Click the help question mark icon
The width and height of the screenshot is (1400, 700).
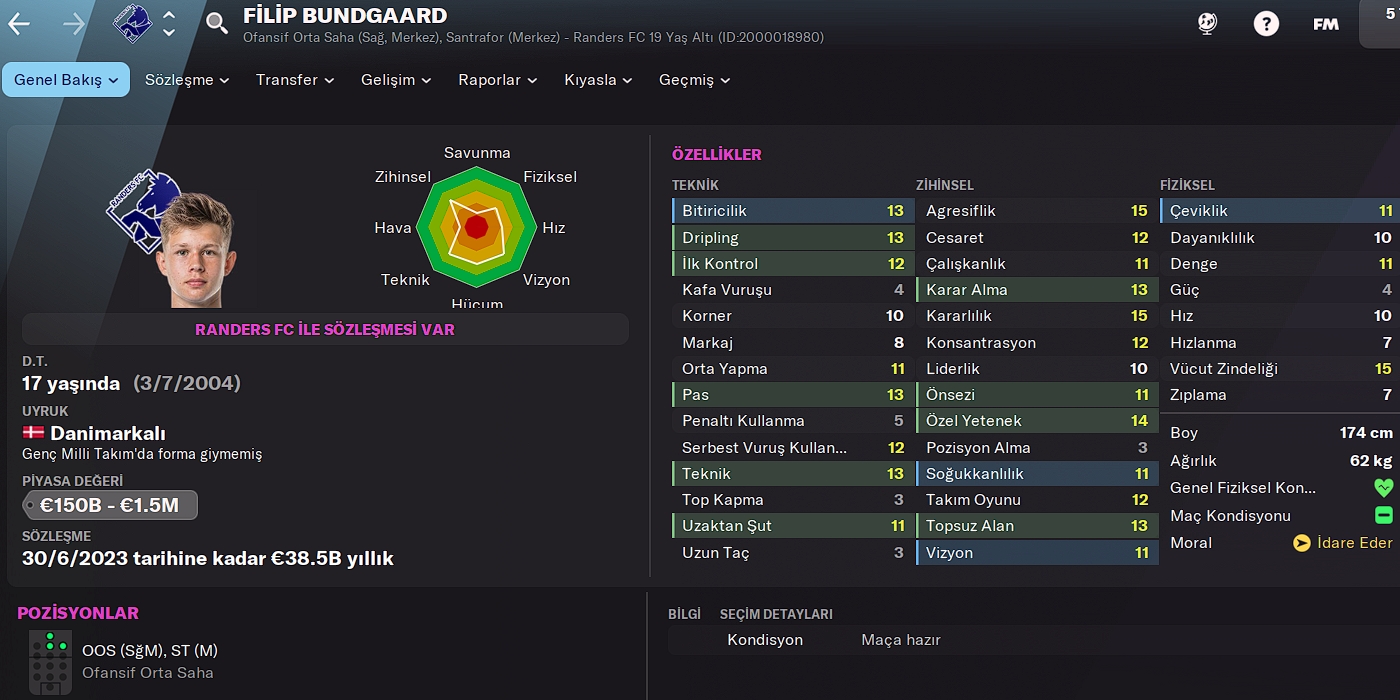(x=1266, y=24)
